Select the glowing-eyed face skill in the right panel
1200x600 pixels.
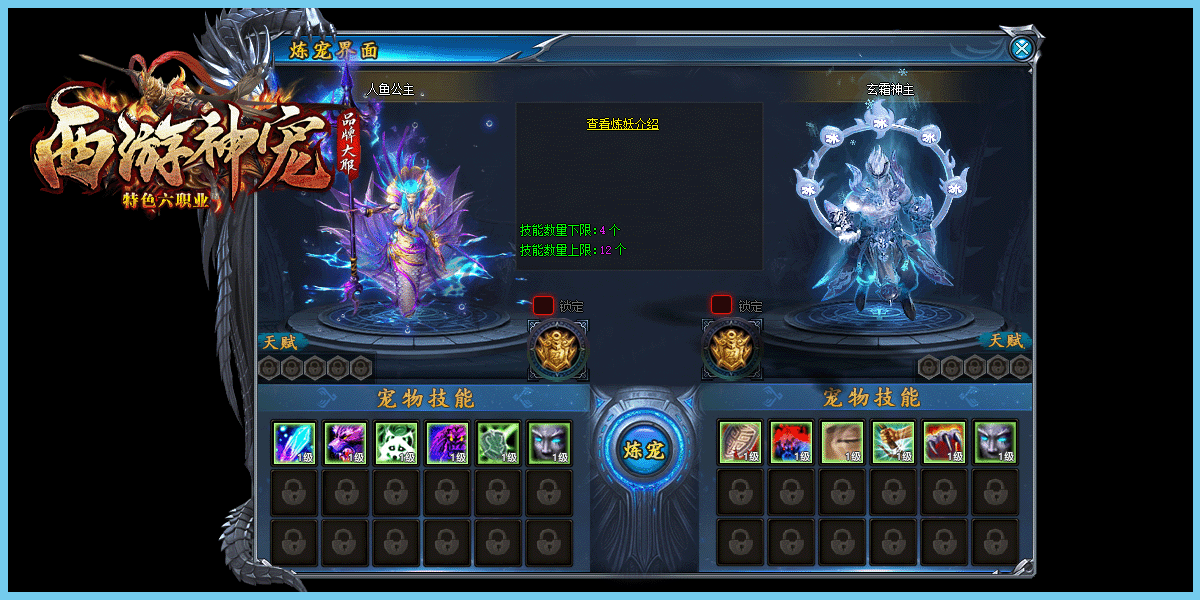pos(995,443)
